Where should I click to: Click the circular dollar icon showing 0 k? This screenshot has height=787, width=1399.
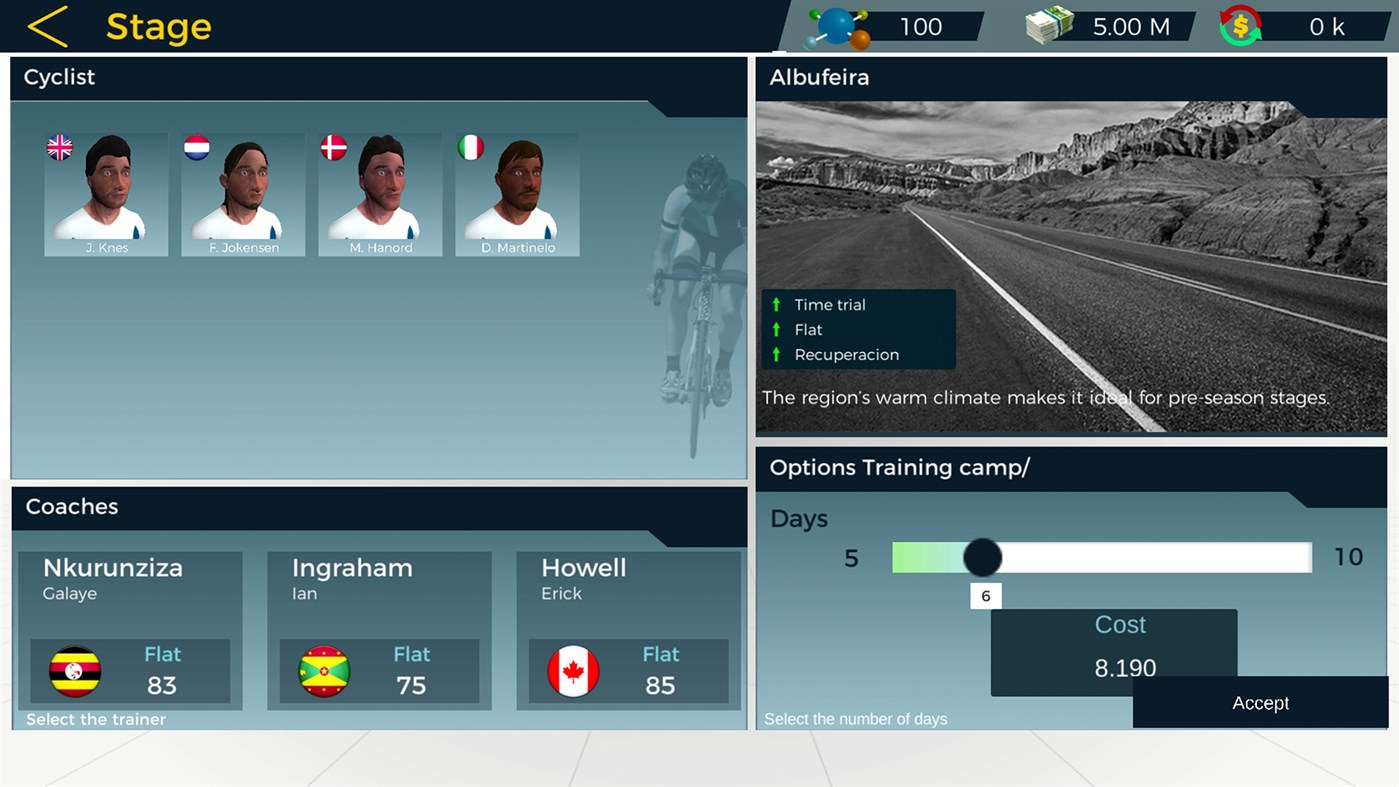(1241, 26)
